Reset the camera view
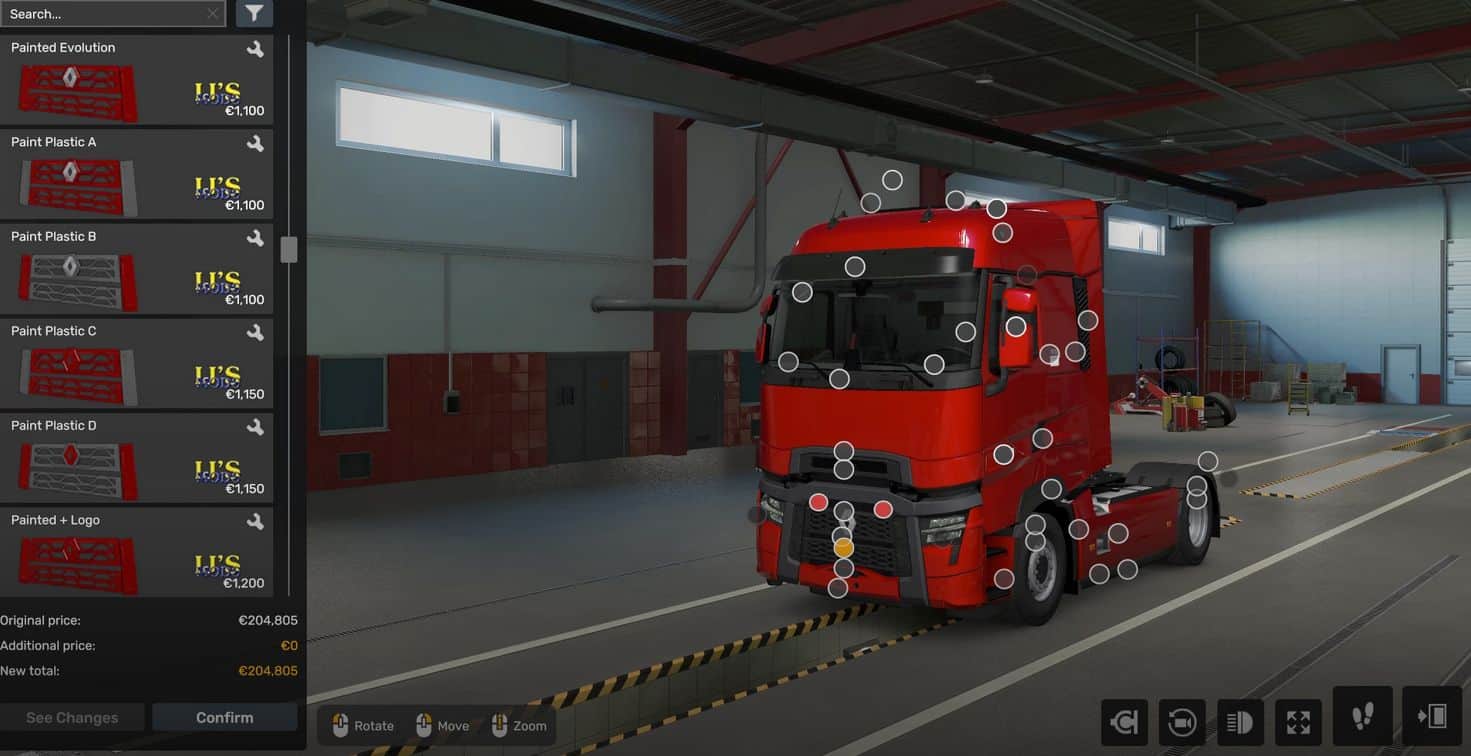 1181,722
